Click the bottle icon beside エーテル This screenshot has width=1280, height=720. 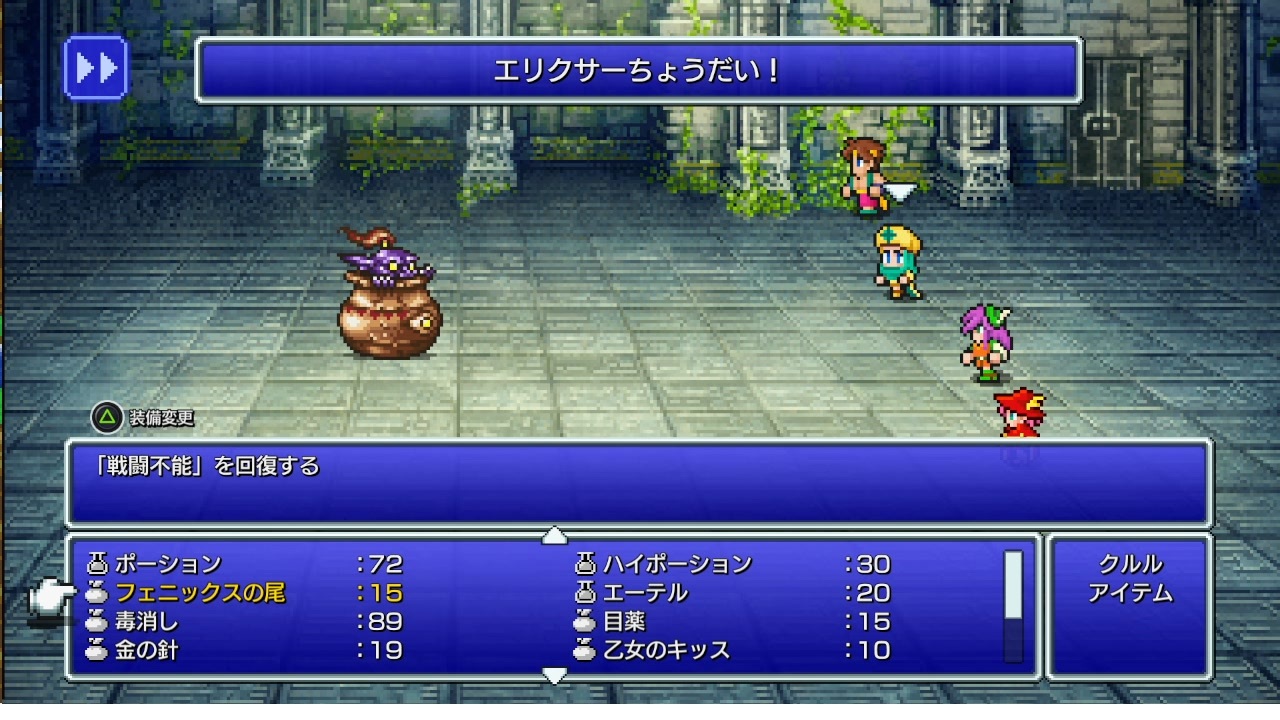click(x=584, y=591)
